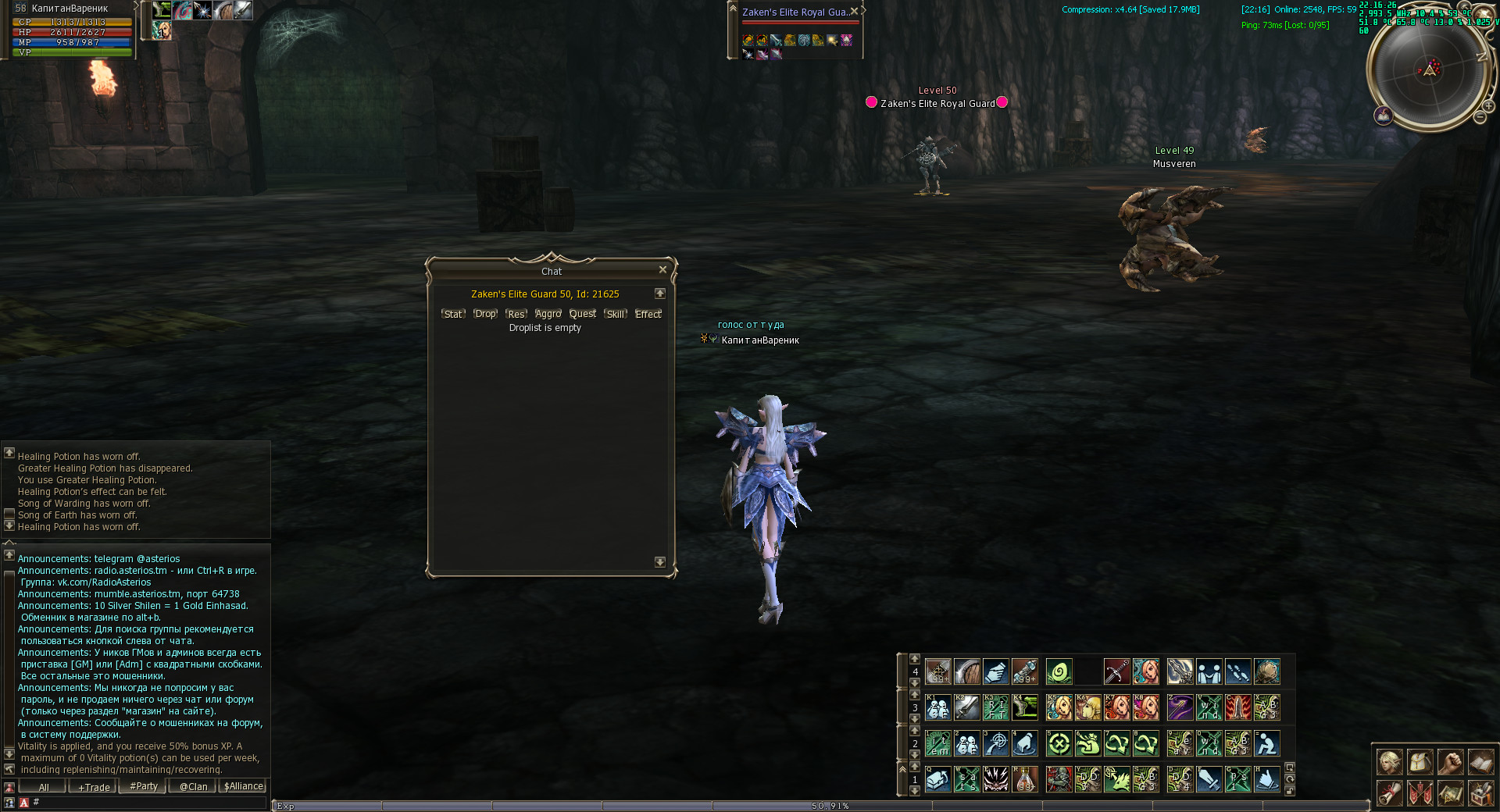
Task: Open the character status elf portrait icon
Action: [x=1389, y=762]
